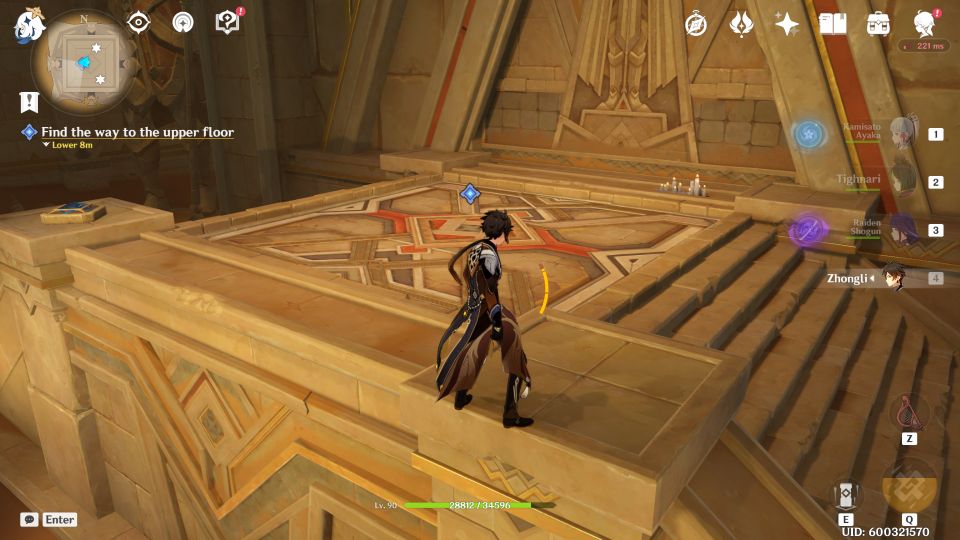Open the backpack inventory
The height and width of the screenshot is (540, 960).
[878, 24]
